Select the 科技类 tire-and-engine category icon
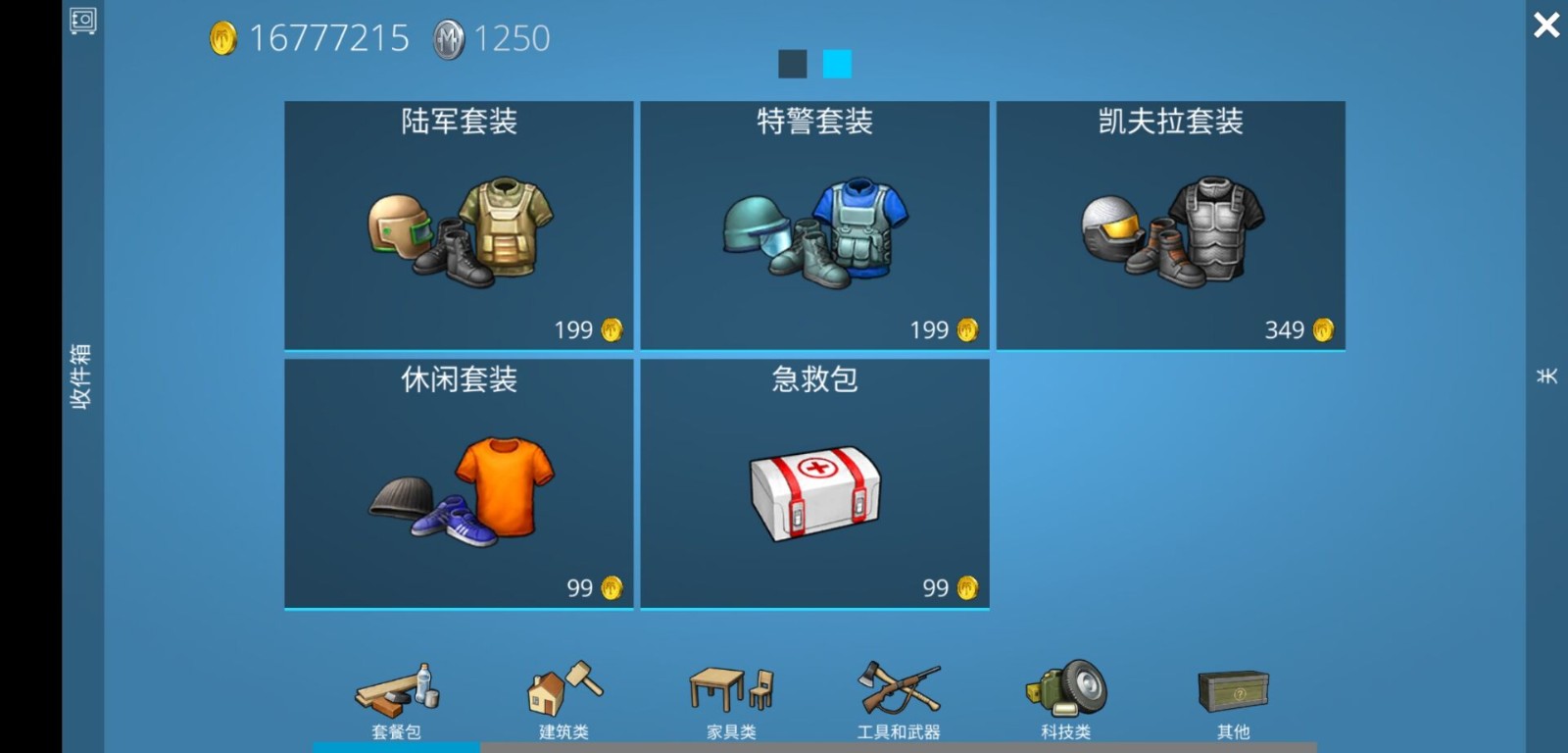Viewport: 1568px width, 753px height. (x=1068, y=689)
